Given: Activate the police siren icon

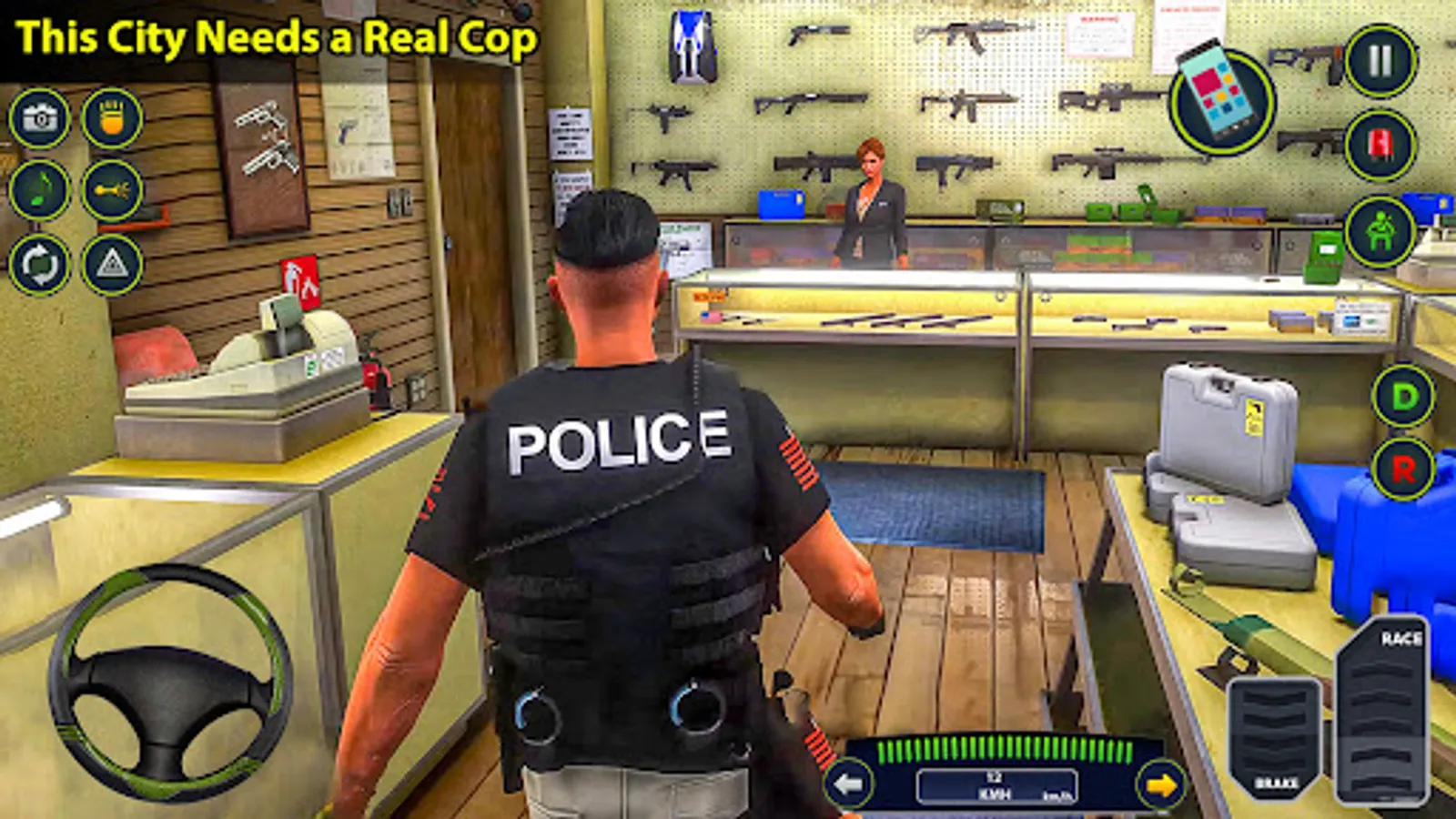Looking at the screenshot, I should (x=1380, y=146).
